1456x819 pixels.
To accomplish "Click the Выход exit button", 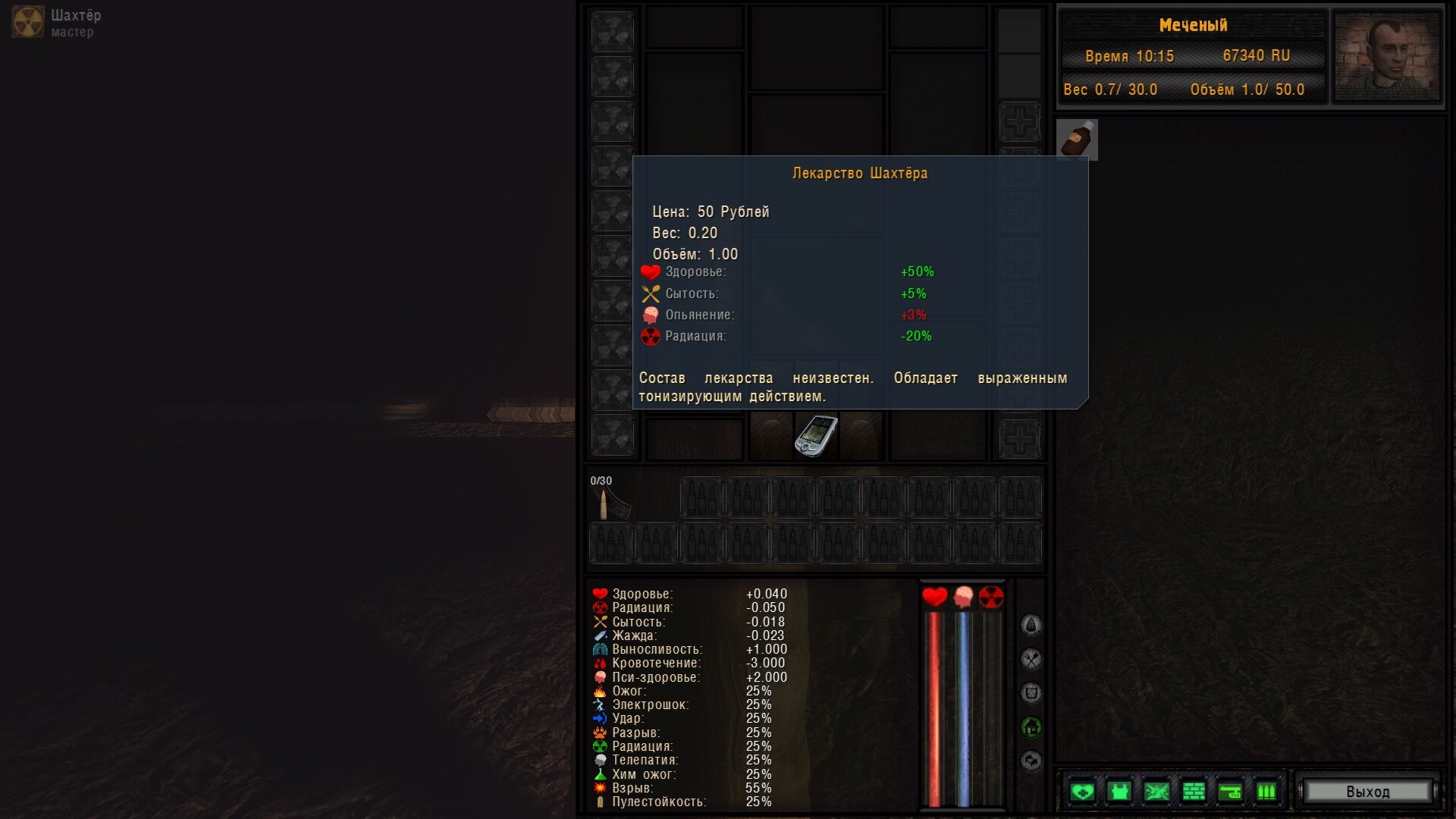I will (1367, 792).
